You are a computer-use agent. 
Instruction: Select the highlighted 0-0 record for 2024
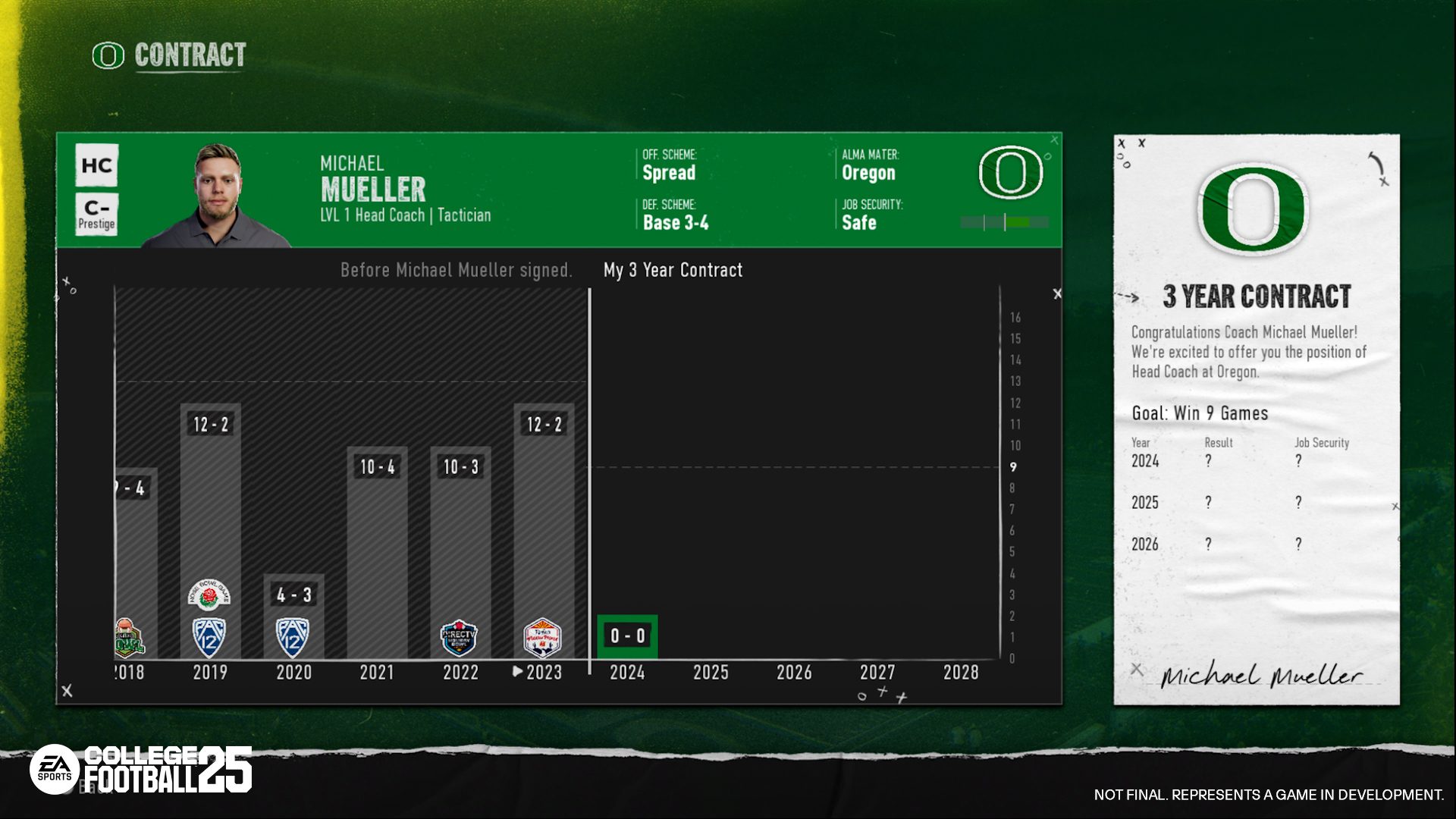point(628,635)
